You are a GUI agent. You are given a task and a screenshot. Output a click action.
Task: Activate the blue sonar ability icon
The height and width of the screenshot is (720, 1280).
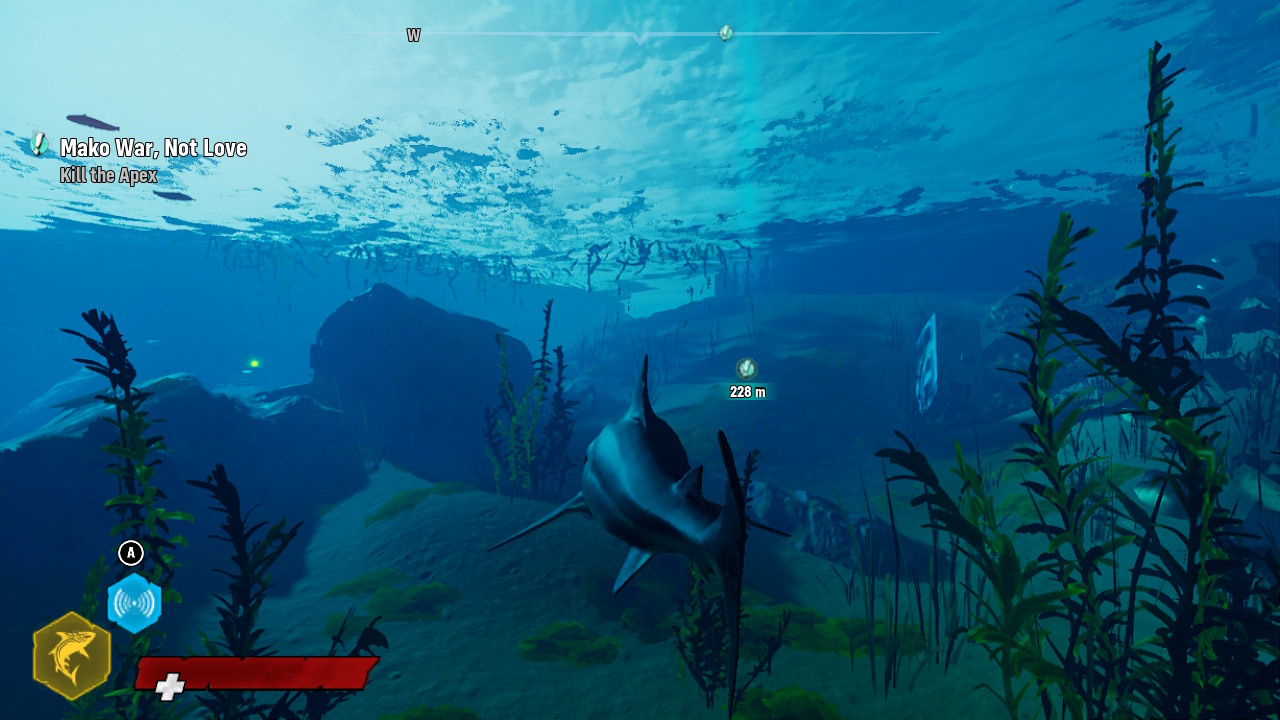(133, 603)
